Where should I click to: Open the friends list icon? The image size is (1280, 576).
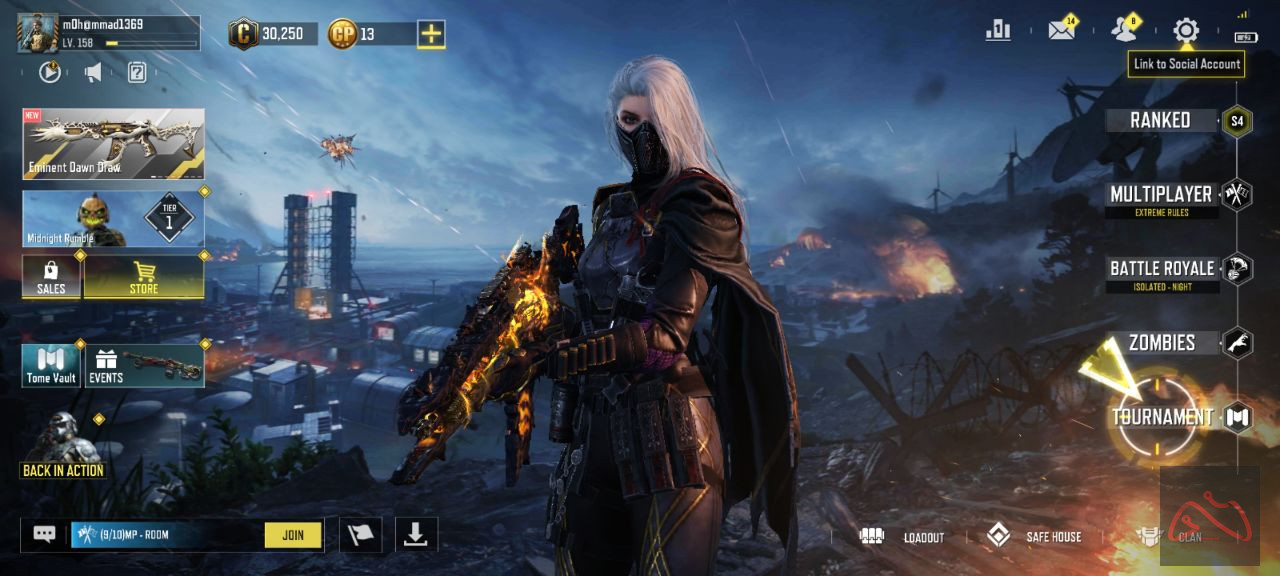1125,30
